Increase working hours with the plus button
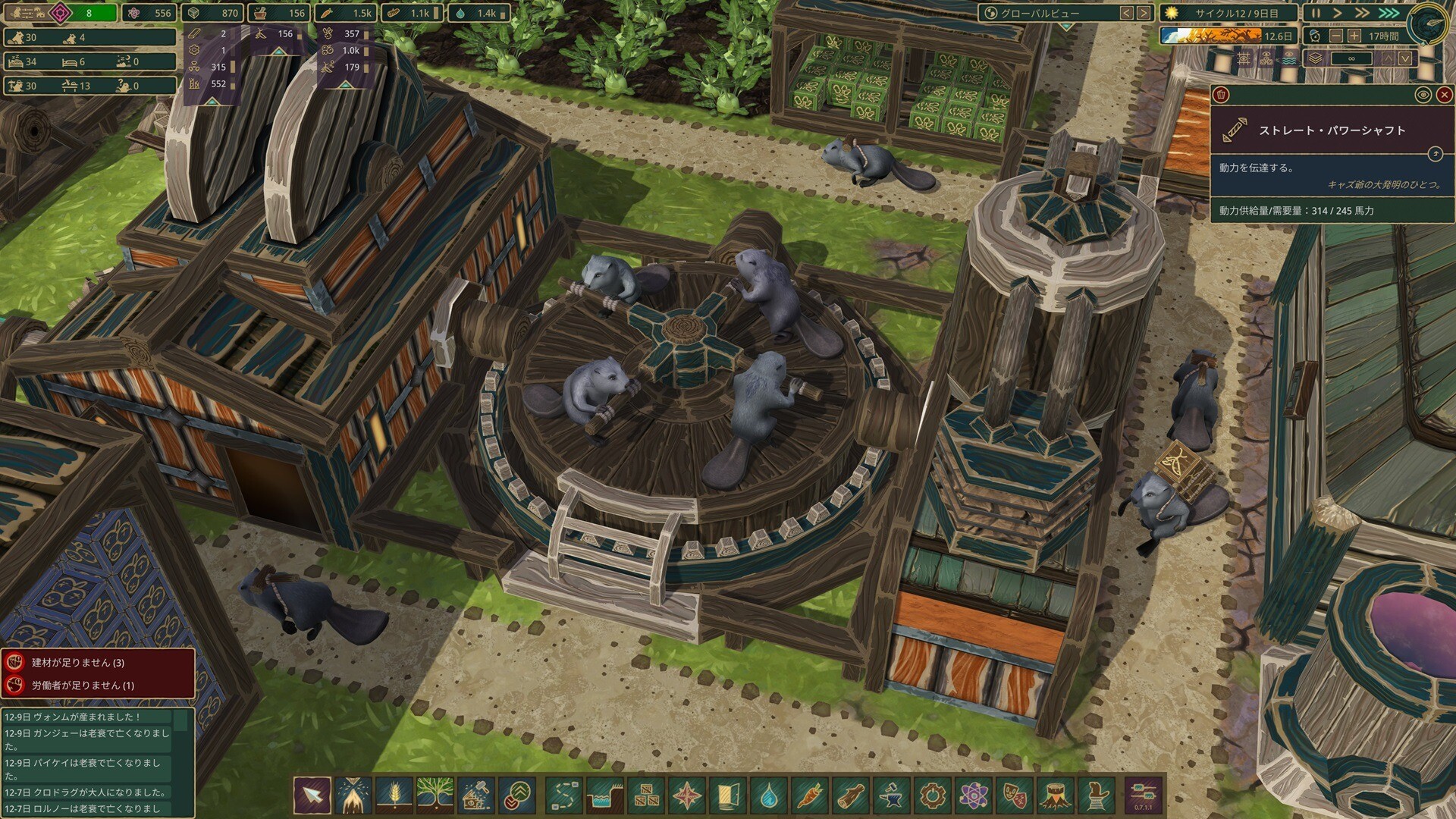Screen dimensions: 1456x819 [x=1354, y=36]
